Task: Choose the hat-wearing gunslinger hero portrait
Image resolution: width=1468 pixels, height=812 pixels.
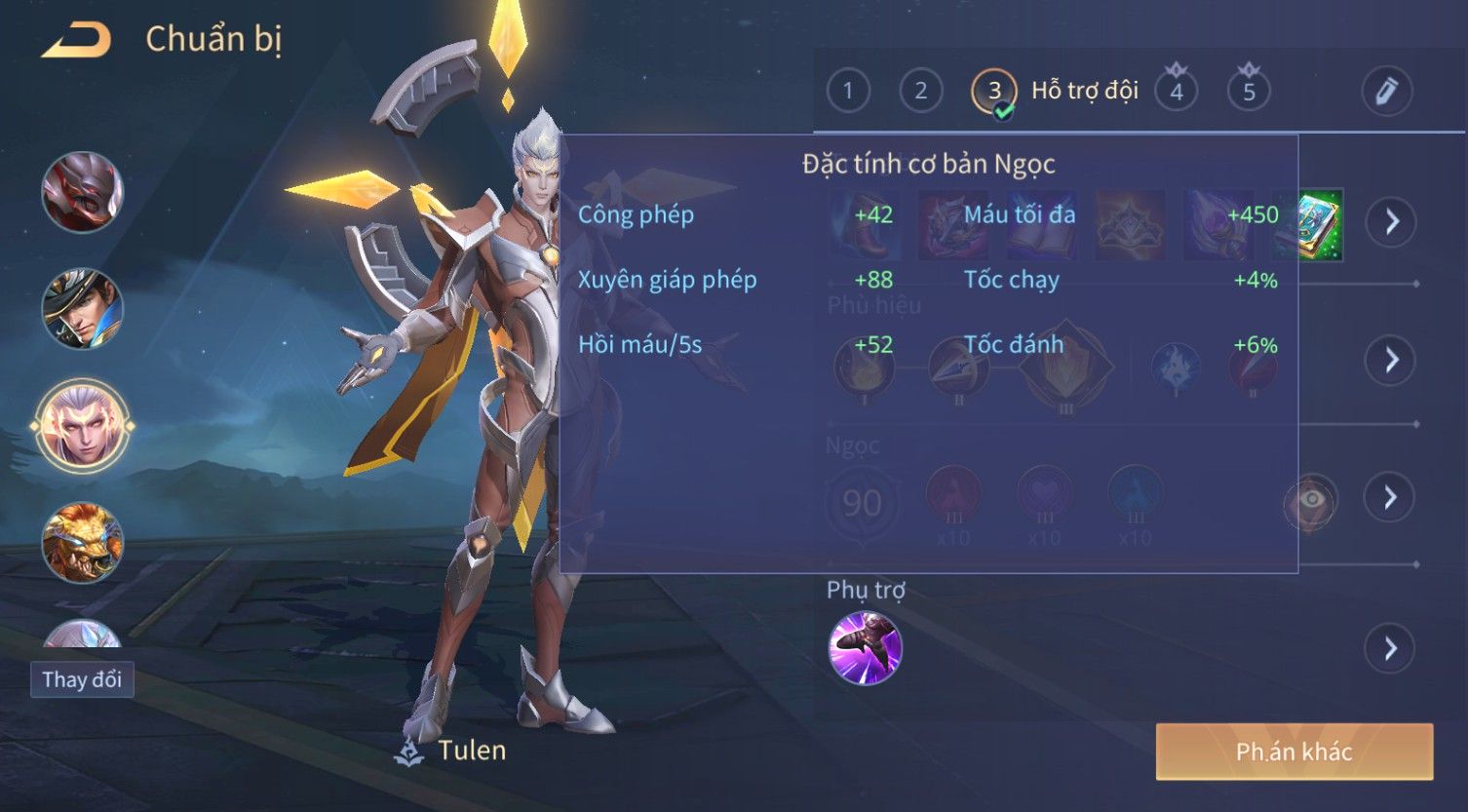Action: 83,309
